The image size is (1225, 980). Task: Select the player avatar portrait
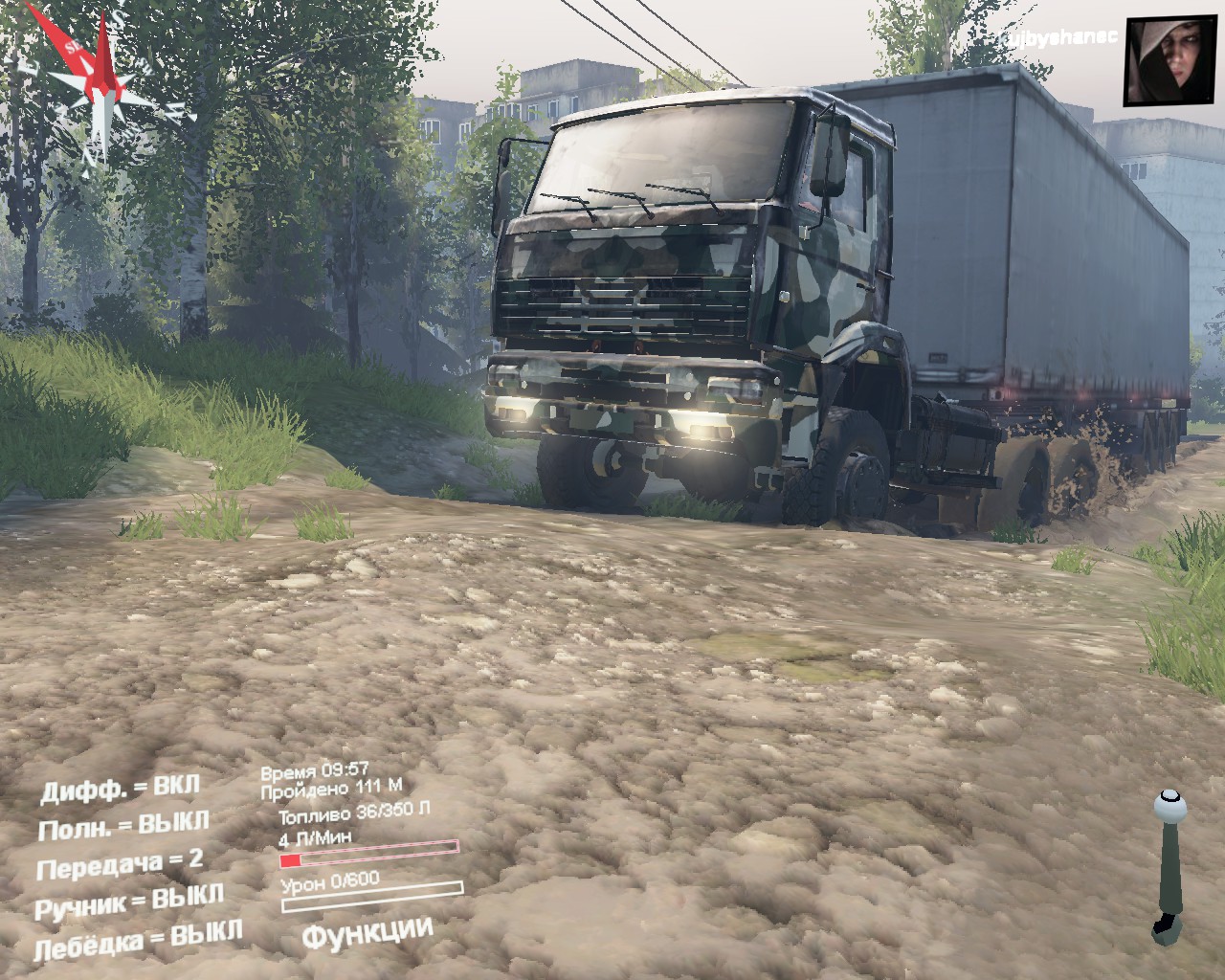point(1161,61)
